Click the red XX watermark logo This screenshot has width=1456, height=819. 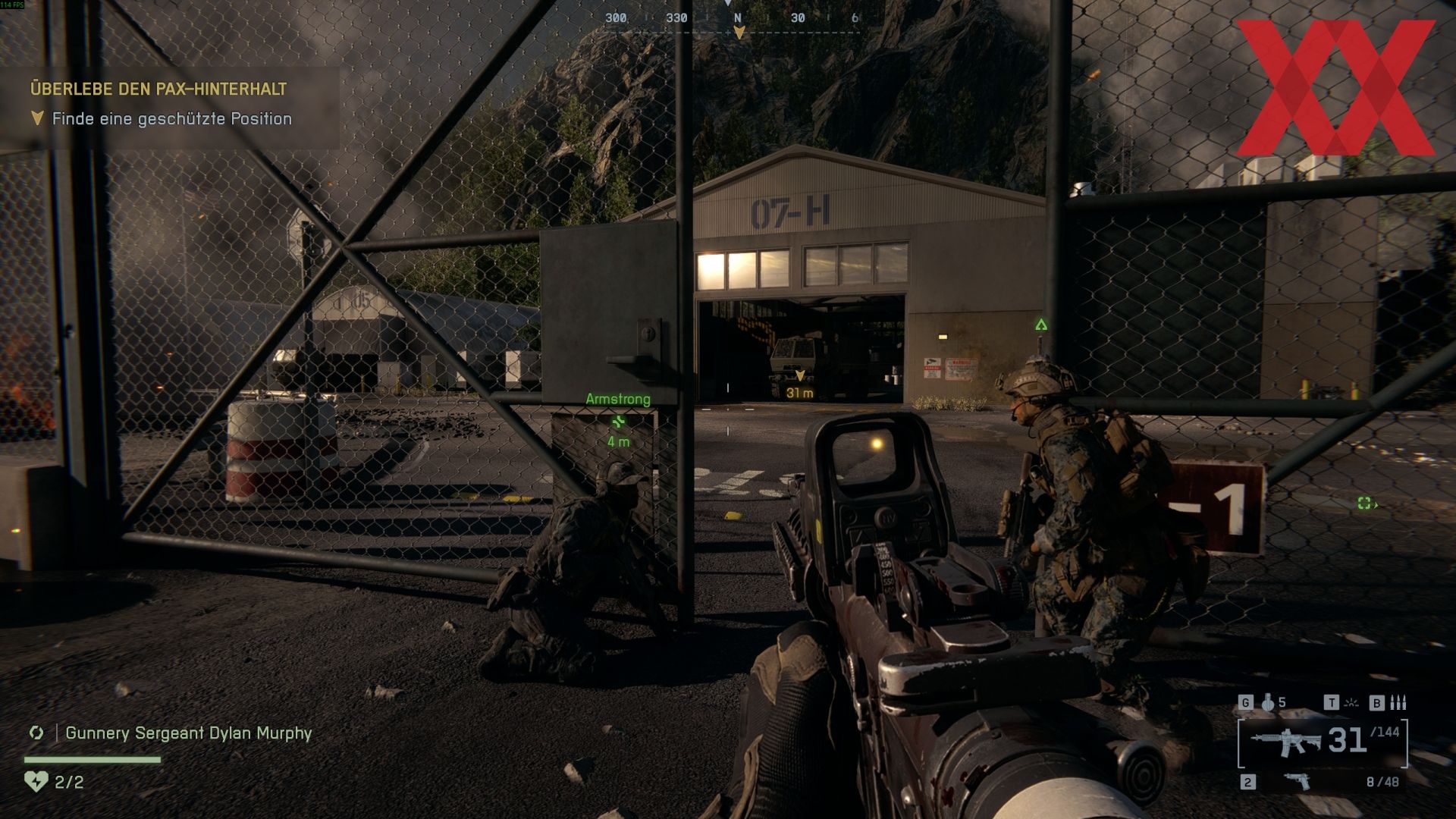(1335, 87)
